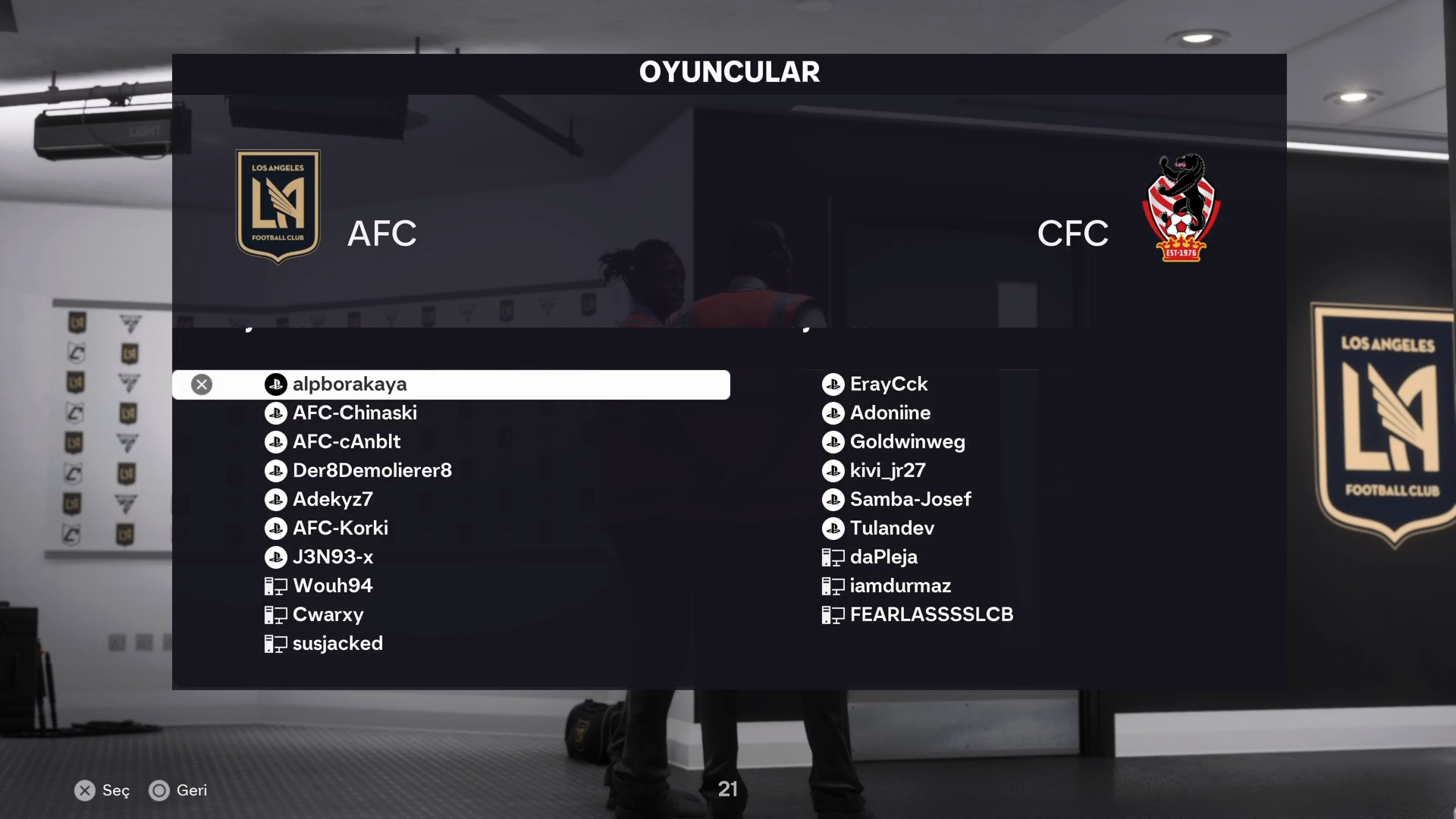Select the AFC-cAnblt player row
Screen dimensions: 1456x819
[346, 442]
